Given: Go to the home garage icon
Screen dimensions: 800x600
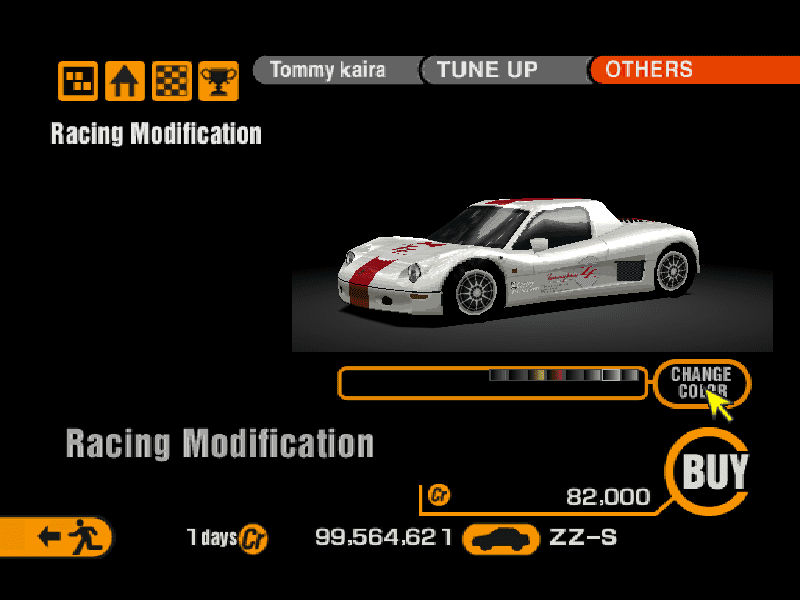Looking at the screenshot, I should 125,80.
